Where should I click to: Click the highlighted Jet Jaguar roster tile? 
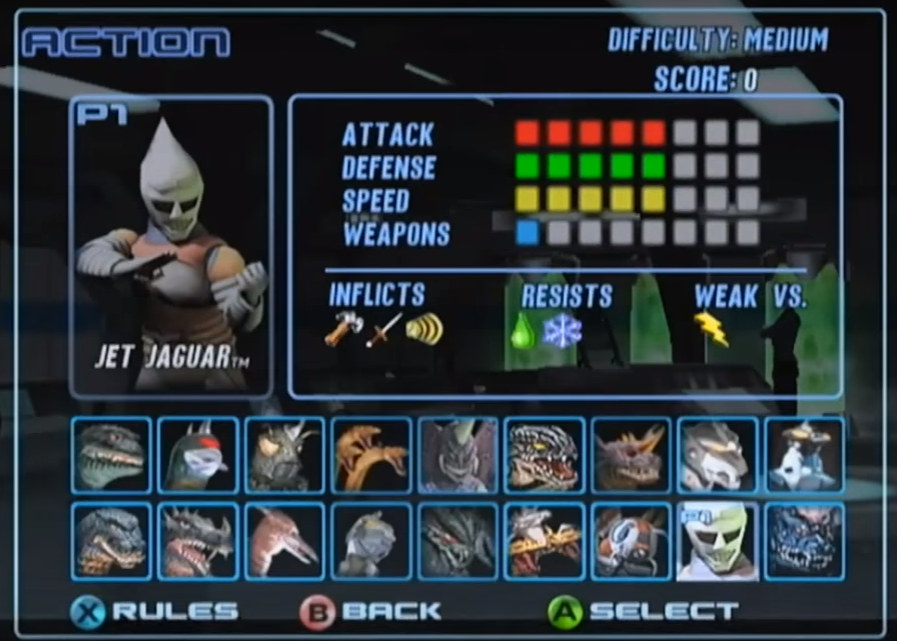click(717, 541)
